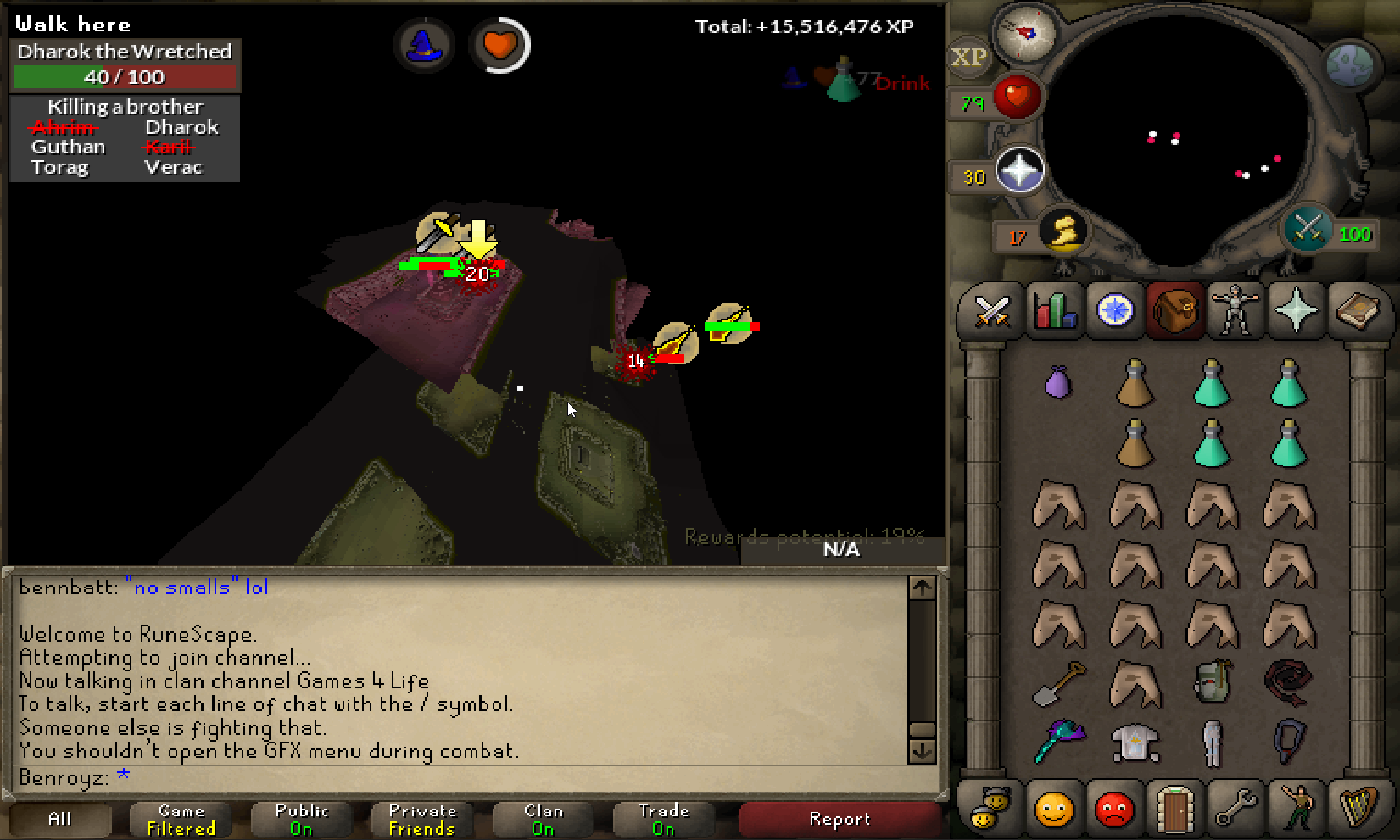Viewport: 1400px width, 840px height.
Task: Toggle quick prayers on the prayer orb
Action: click(x=1018, y=170)
